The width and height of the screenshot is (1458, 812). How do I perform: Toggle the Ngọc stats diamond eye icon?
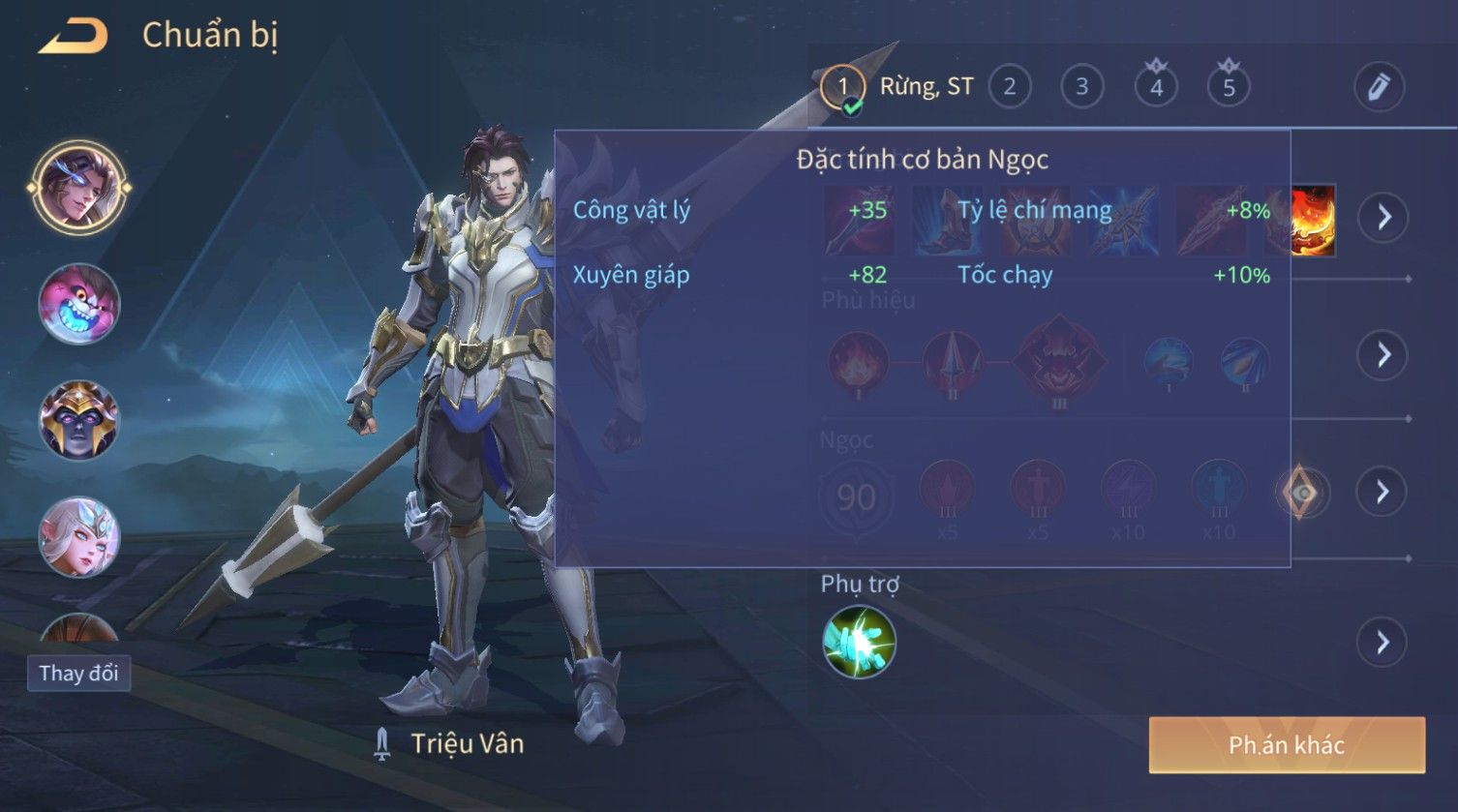point(1303,494)
